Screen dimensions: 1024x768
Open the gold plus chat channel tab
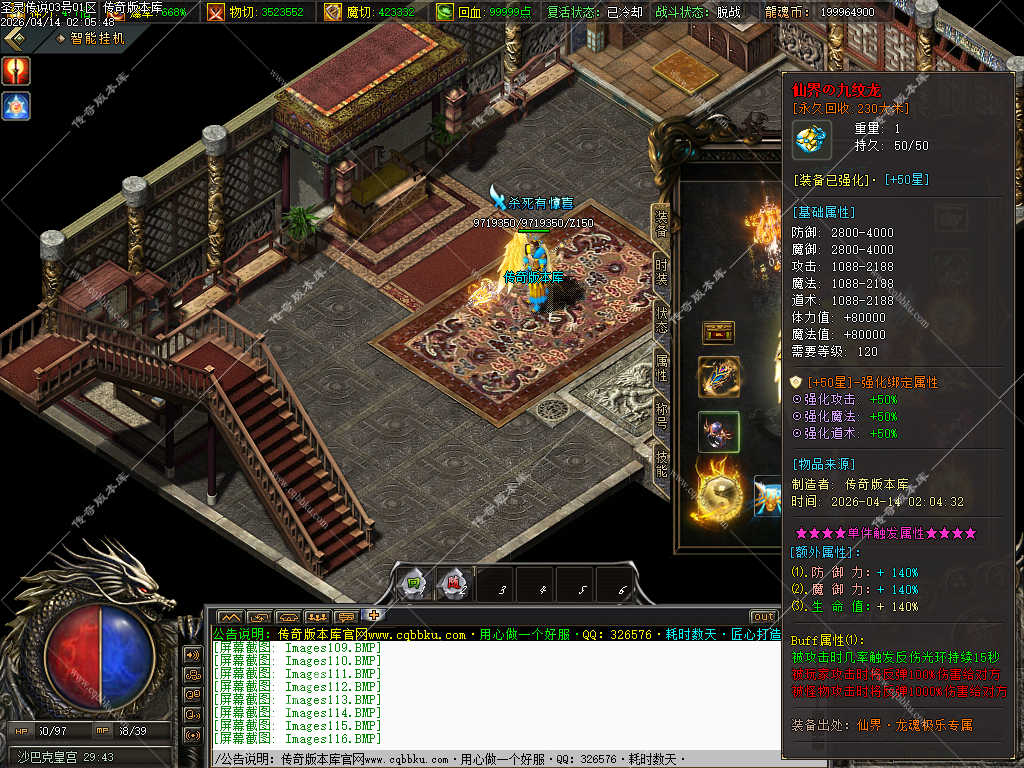[374, 616]
